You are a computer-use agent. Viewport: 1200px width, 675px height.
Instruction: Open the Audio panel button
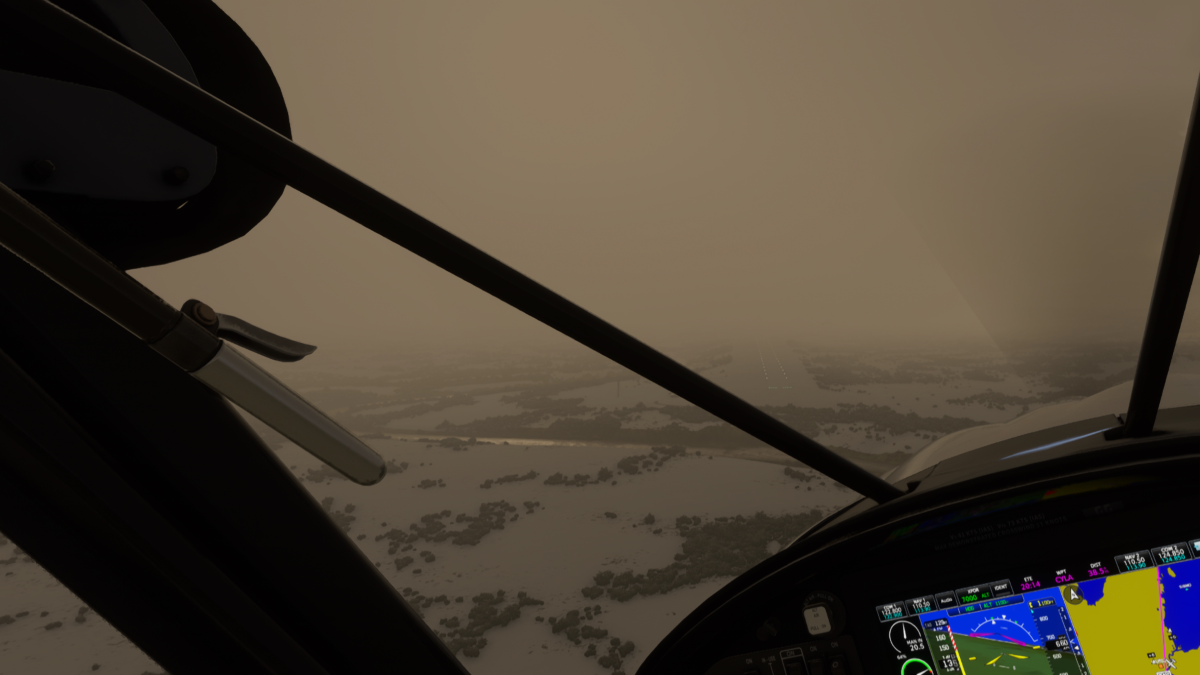(x=945, y=600)
